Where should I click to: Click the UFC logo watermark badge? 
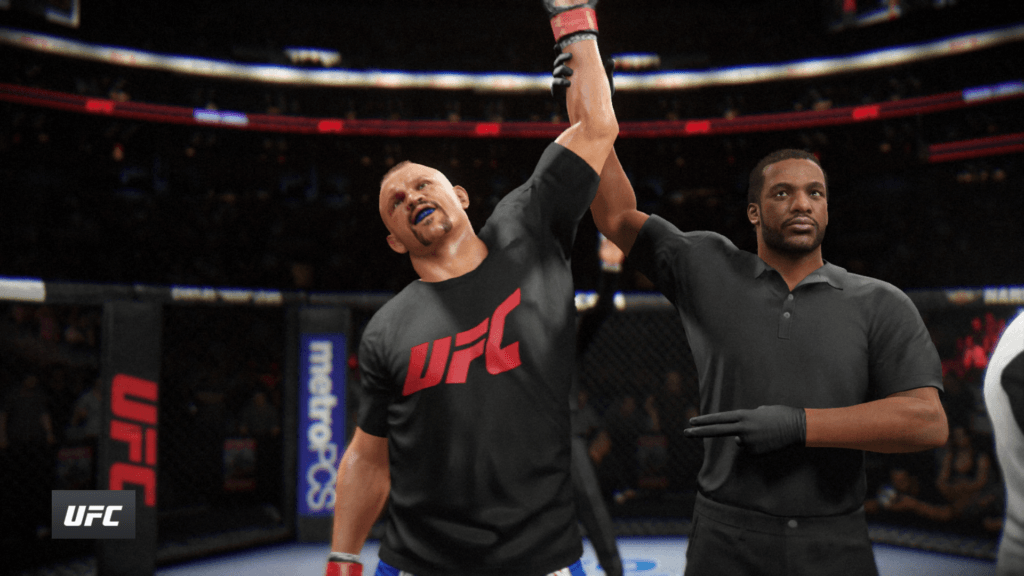tap(93, 514)
